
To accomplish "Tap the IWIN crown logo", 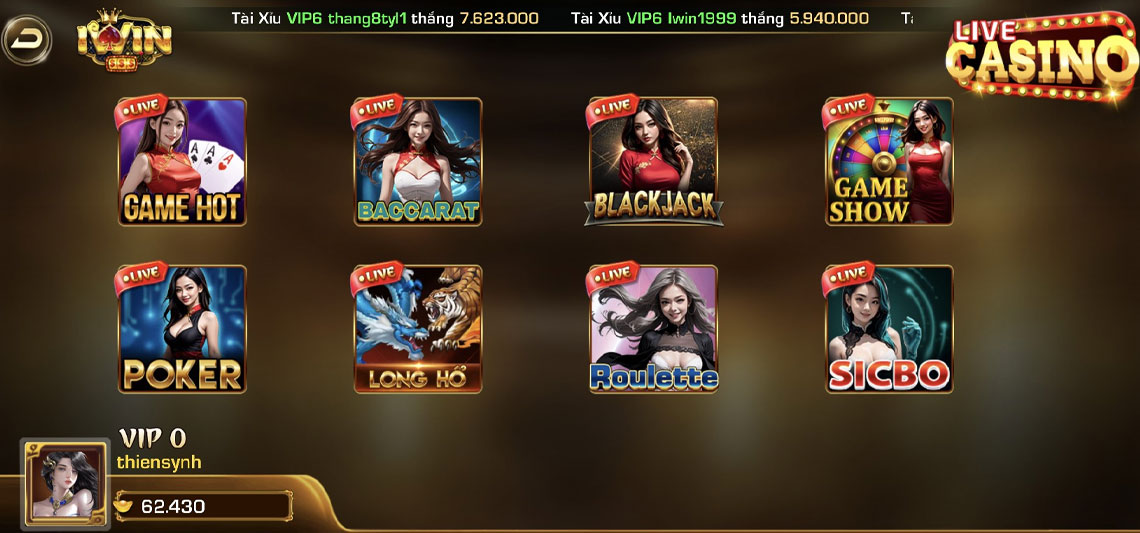I will 124,42.
